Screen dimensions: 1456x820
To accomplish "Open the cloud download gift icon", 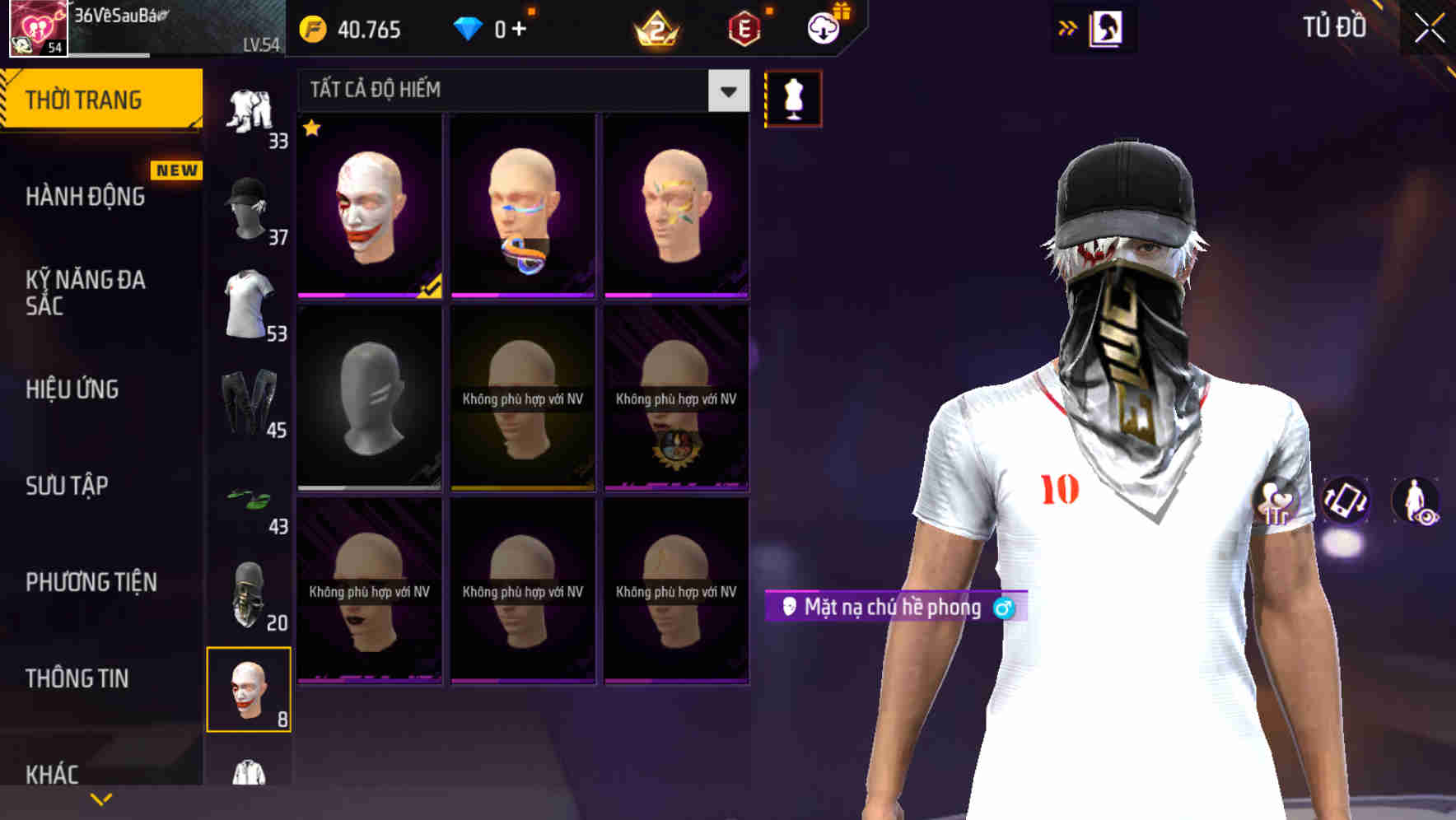I will click(824, 29).
